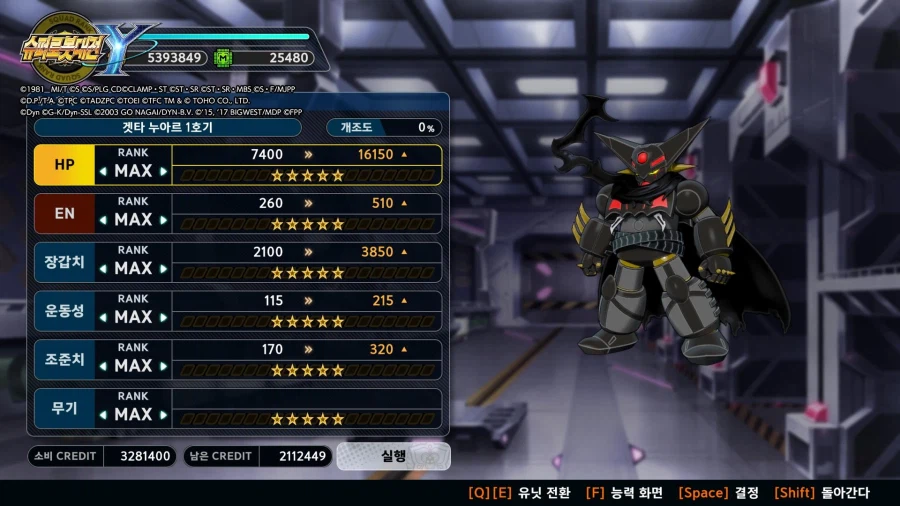Decrease HP rank with left arrow
The width and height of the screenshot is (900, 506).
(103, 172)
